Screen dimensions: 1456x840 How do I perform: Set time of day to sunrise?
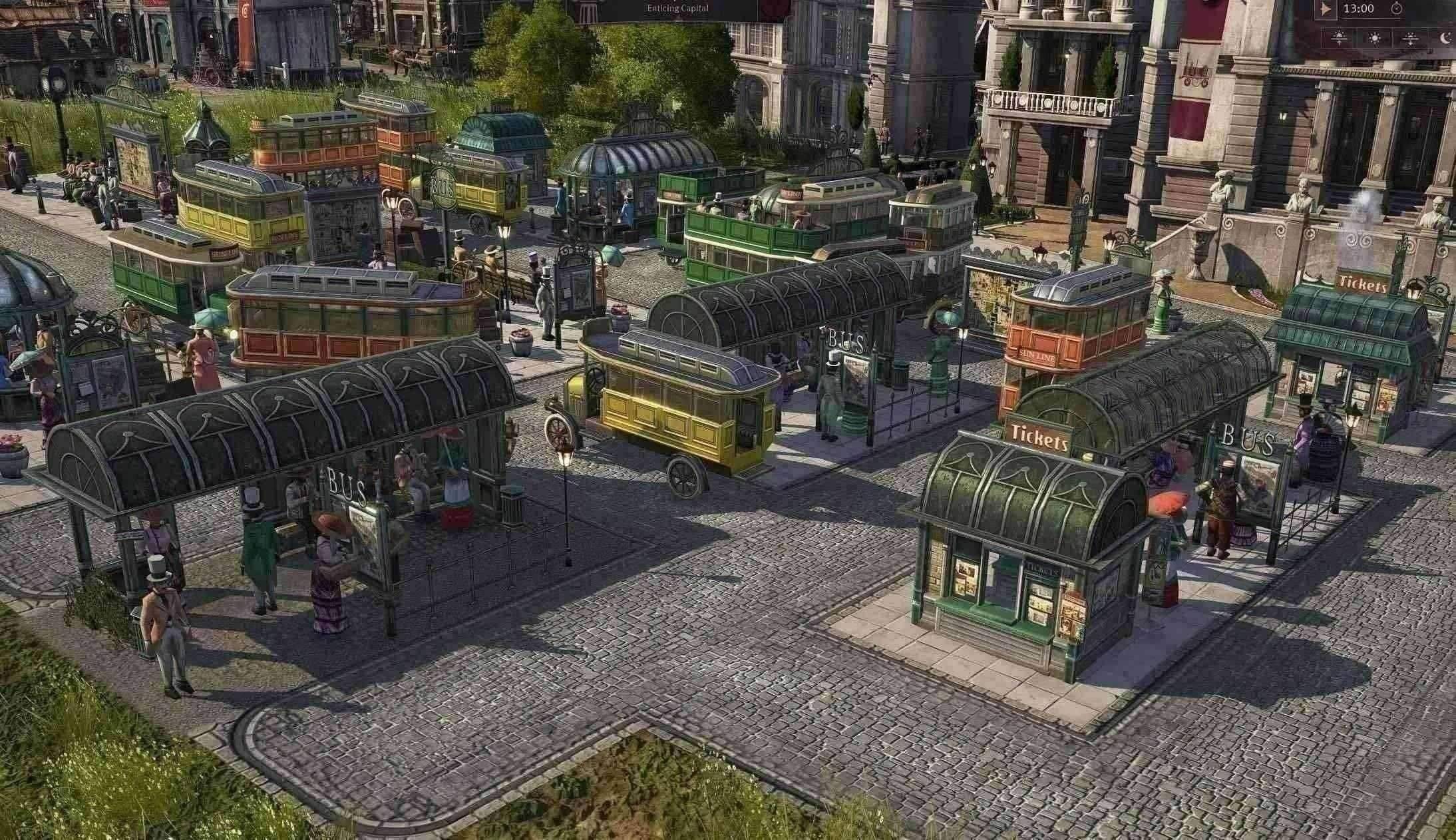1340,38
